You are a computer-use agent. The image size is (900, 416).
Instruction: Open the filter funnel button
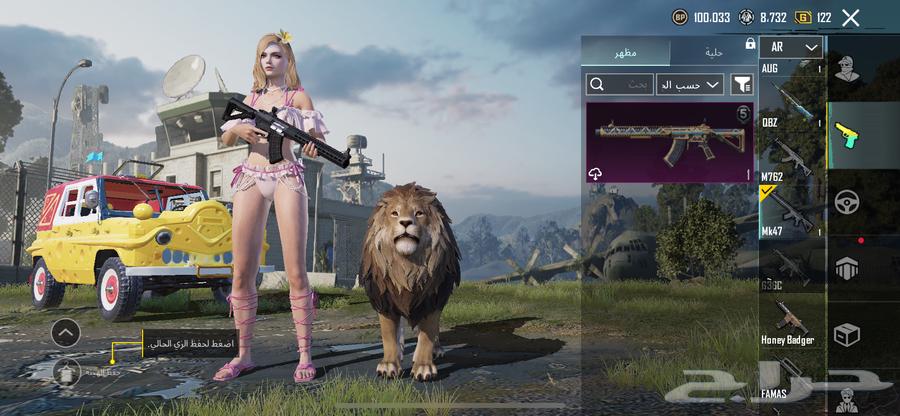[742, 85]
